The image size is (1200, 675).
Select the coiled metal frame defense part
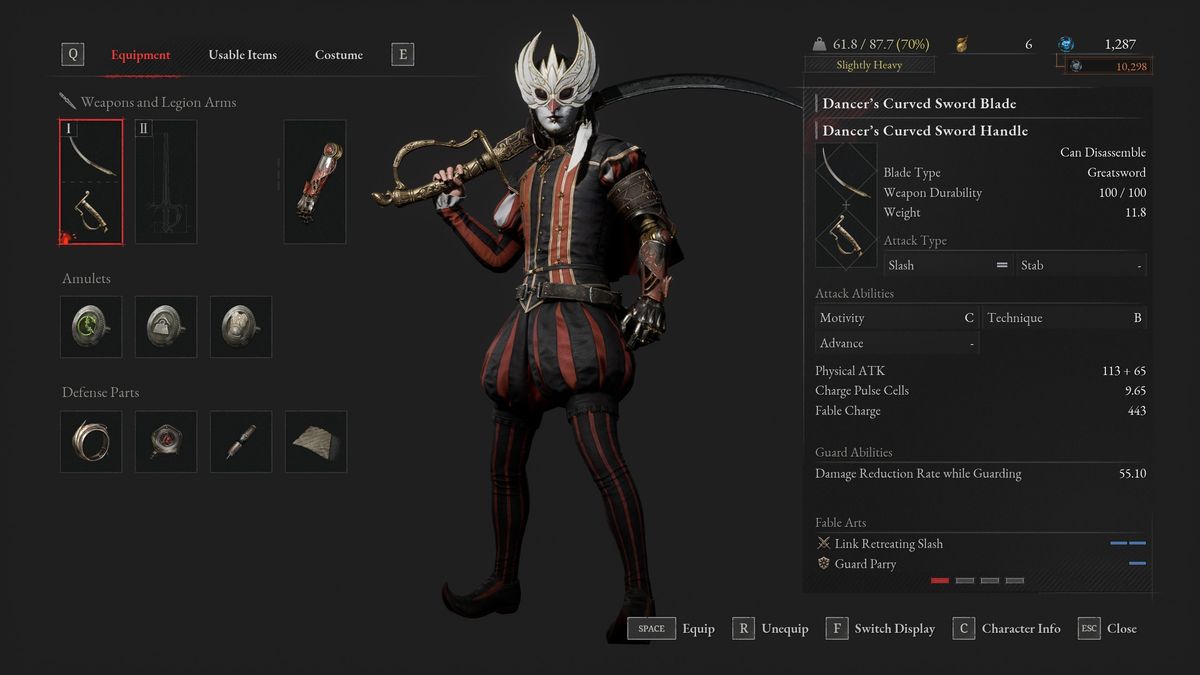[x=91, y=441]
